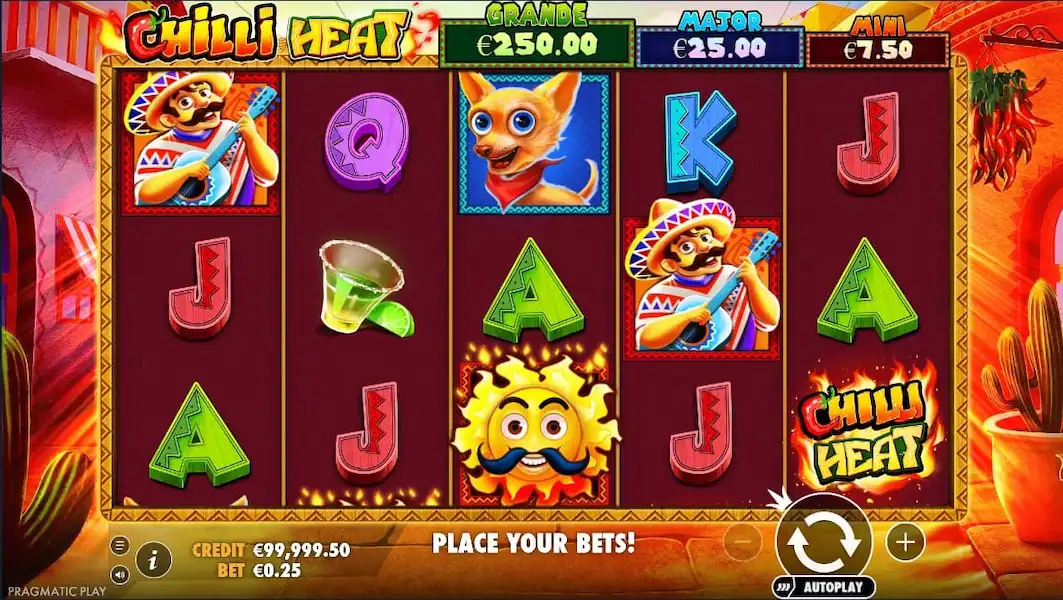Screen dimensions: 1063x600
Task: Toggle the sound speaker icon
Action: (120, 574)
